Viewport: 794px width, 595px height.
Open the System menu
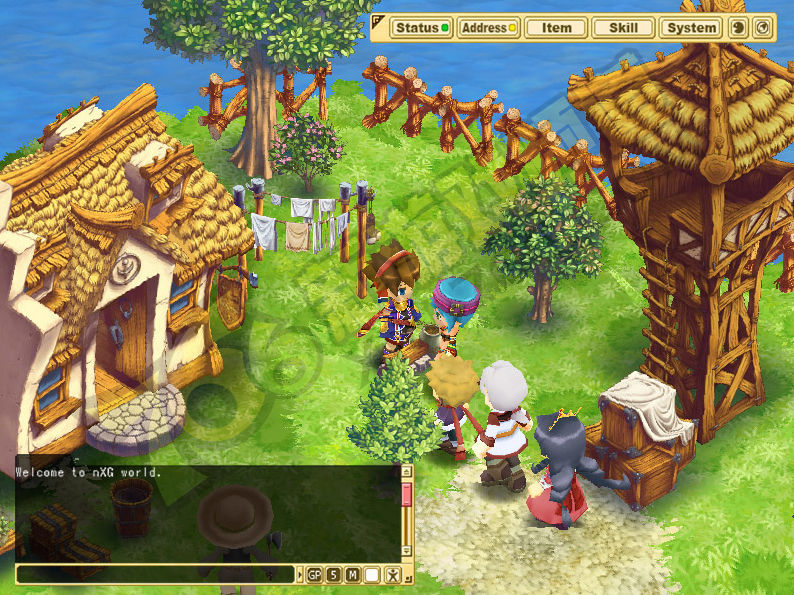(692, 28)
